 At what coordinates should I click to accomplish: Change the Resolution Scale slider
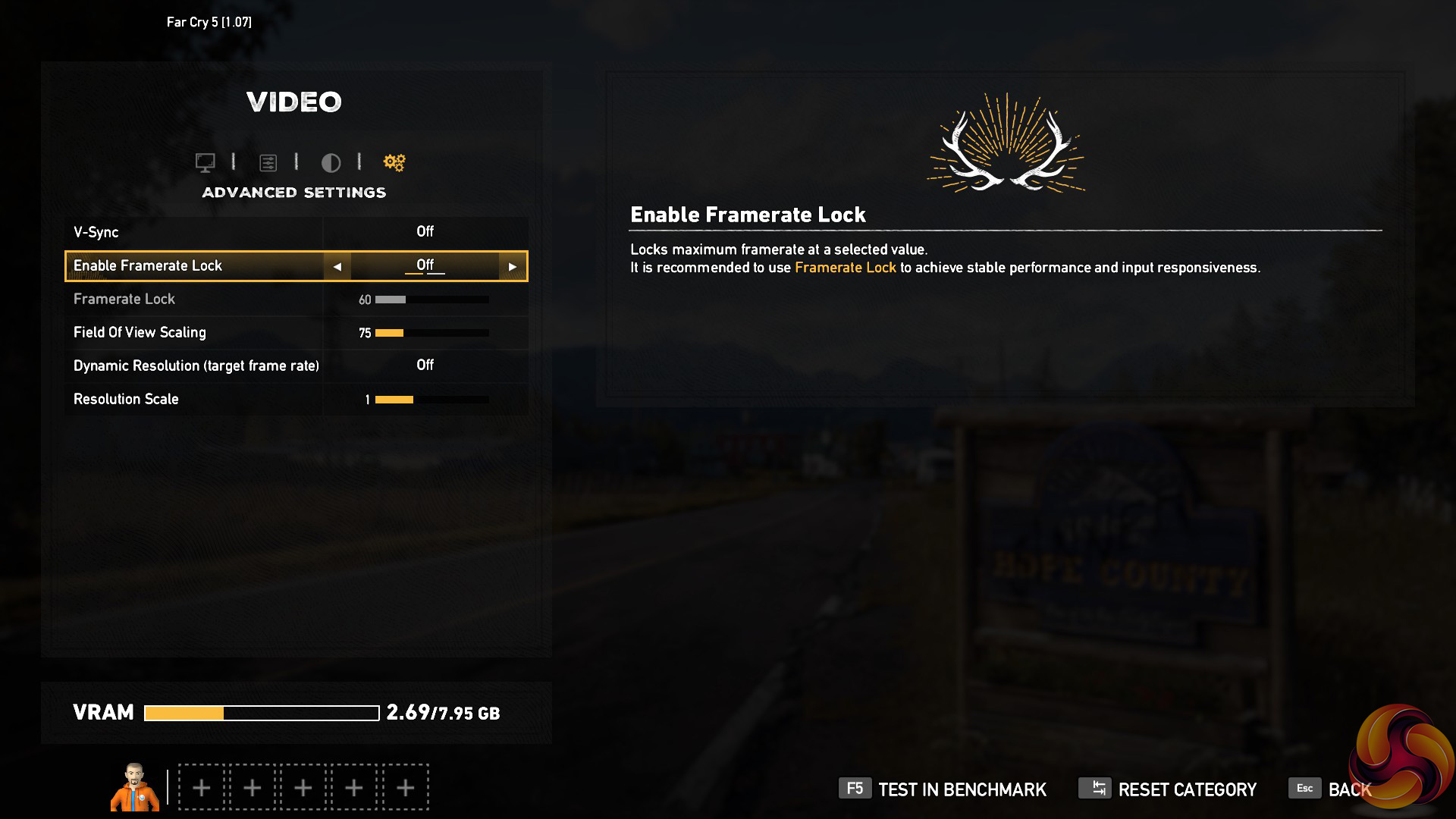431,400
